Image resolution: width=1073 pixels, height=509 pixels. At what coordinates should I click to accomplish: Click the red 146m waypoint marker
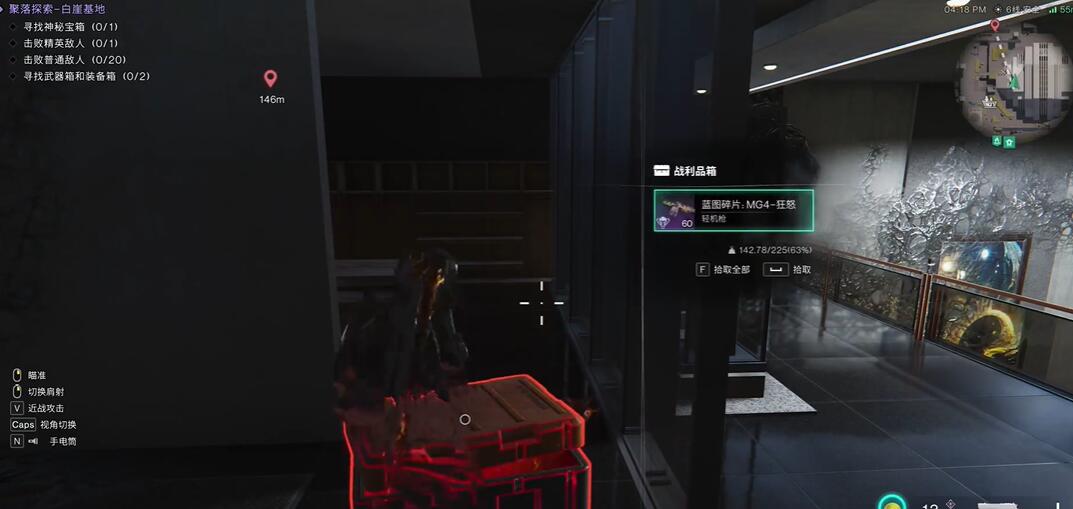pyautogui.click(x=270, y=79)
